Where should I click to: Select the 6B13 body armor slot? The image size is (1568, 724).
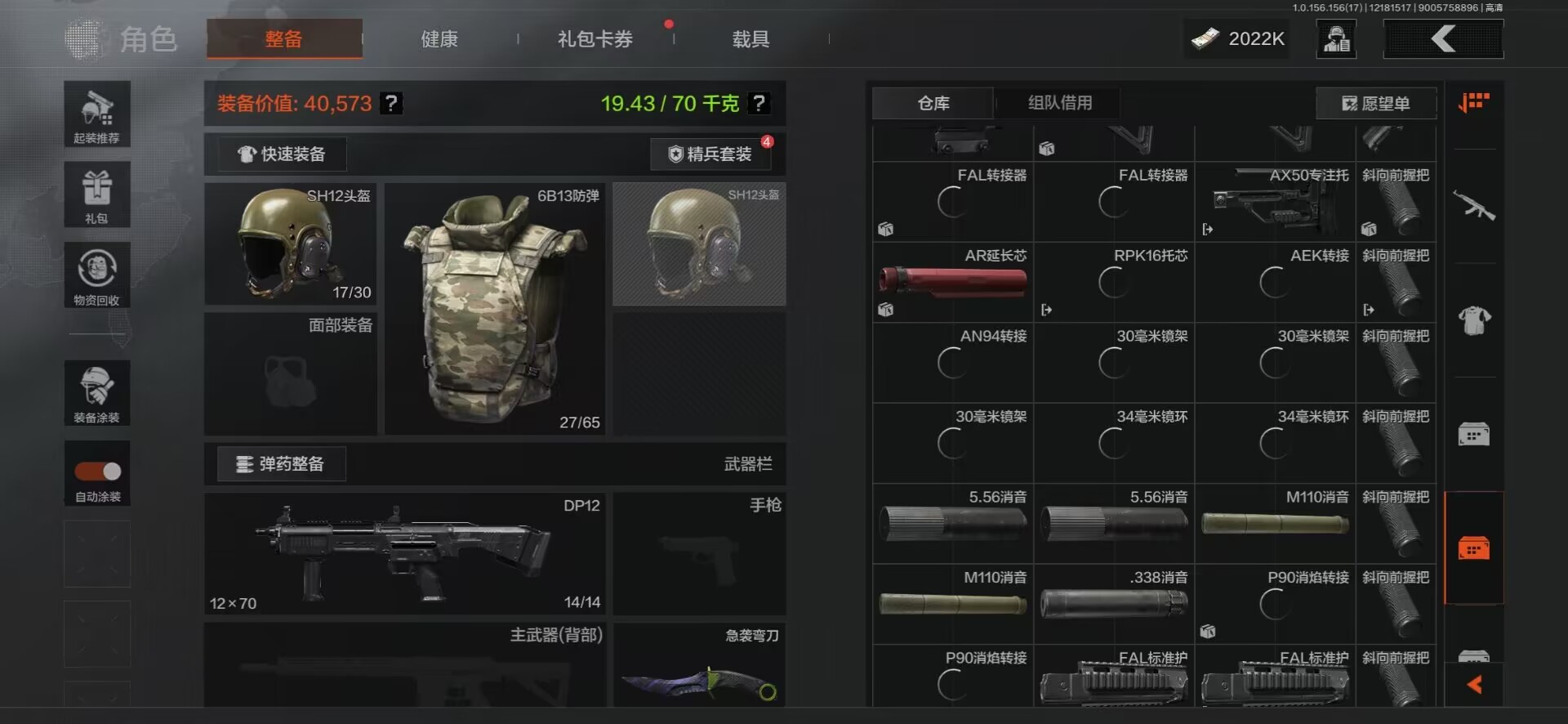pyautogui.click(x=495, y=309)
